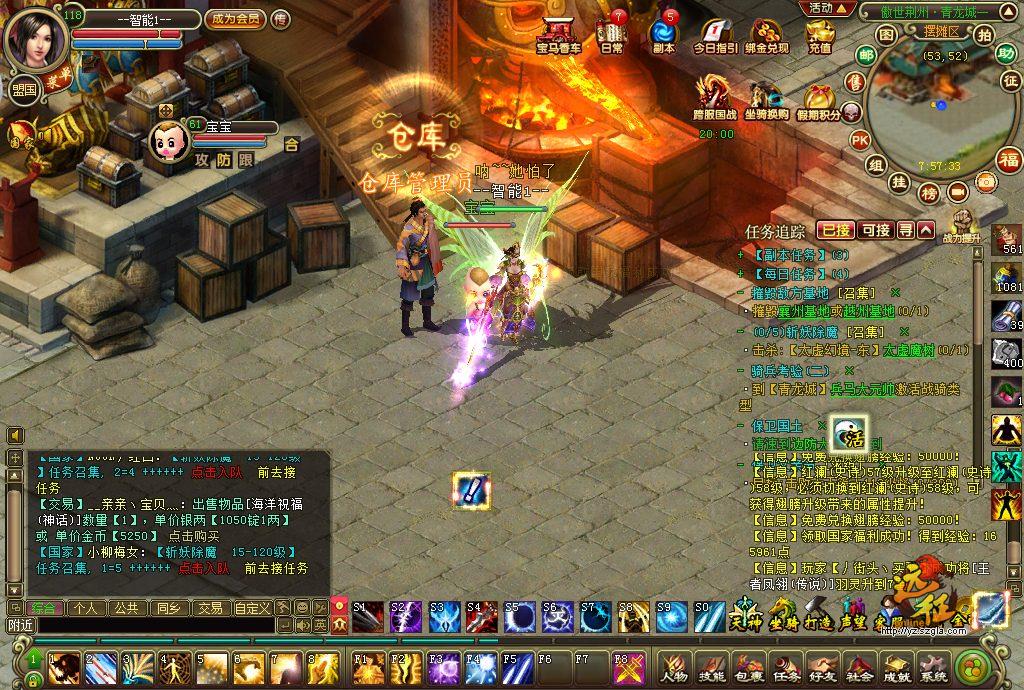This screenshot has width=1024, height=690.
Task: Click the 成为会员 membership button
Action: coord(235,19)
